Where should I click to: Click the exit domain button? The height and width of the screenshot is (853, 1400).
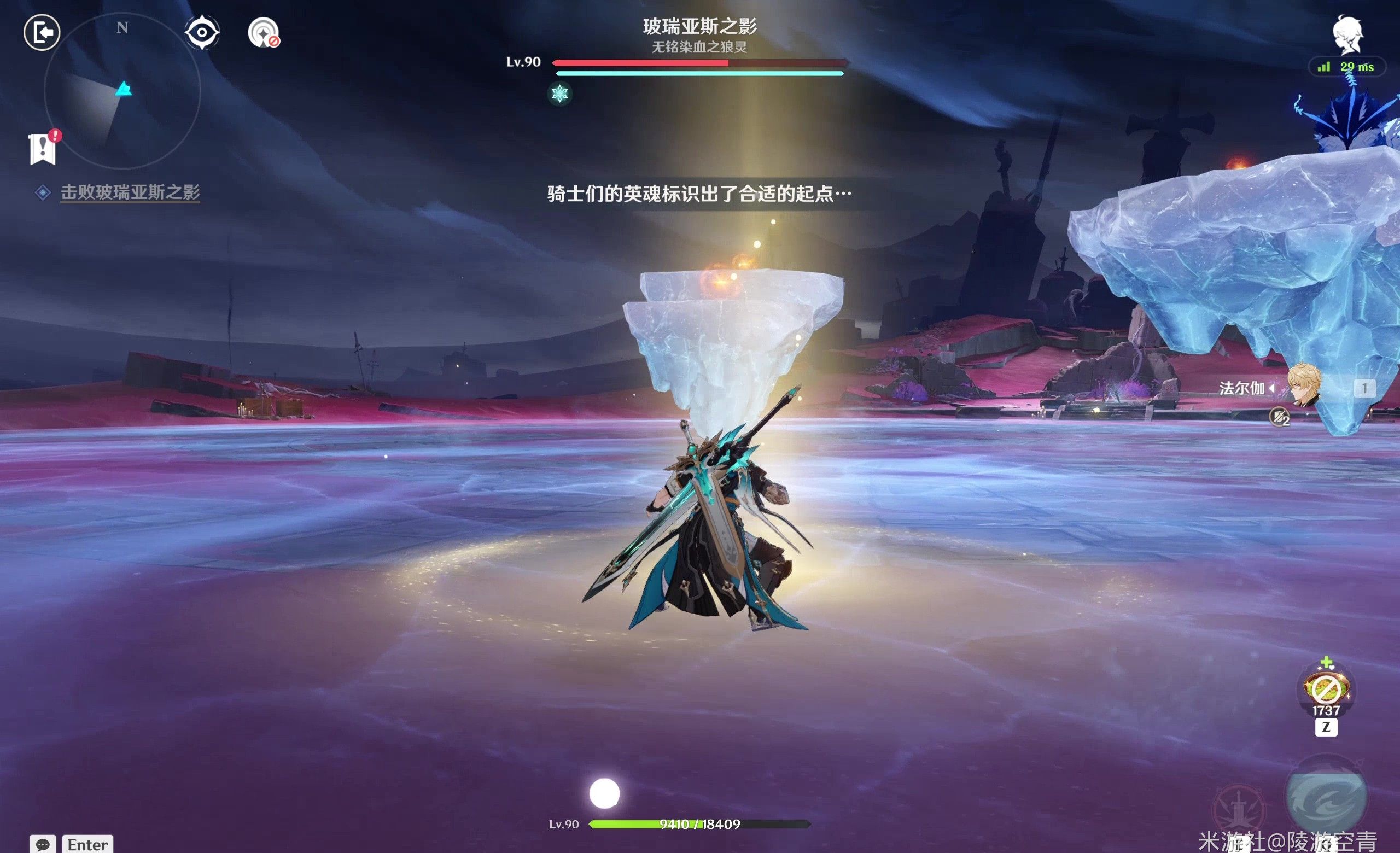coord(42,32)
